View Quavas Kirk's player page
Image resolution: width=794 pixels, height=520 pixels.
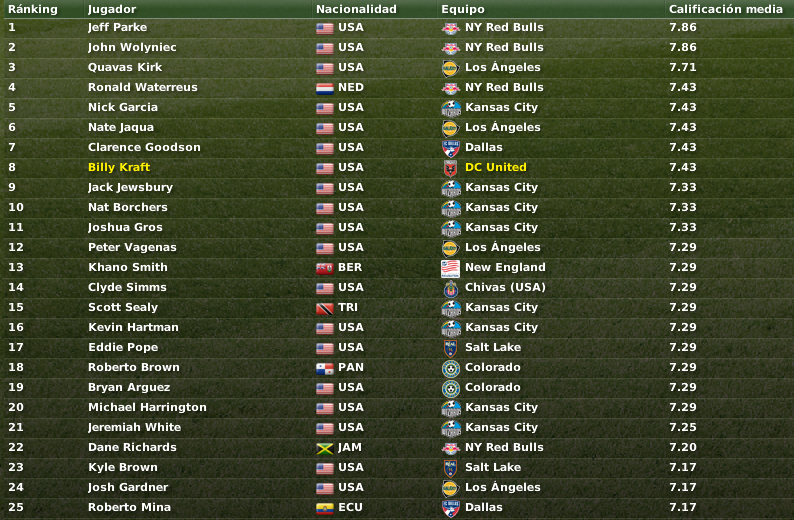point(125,67)
